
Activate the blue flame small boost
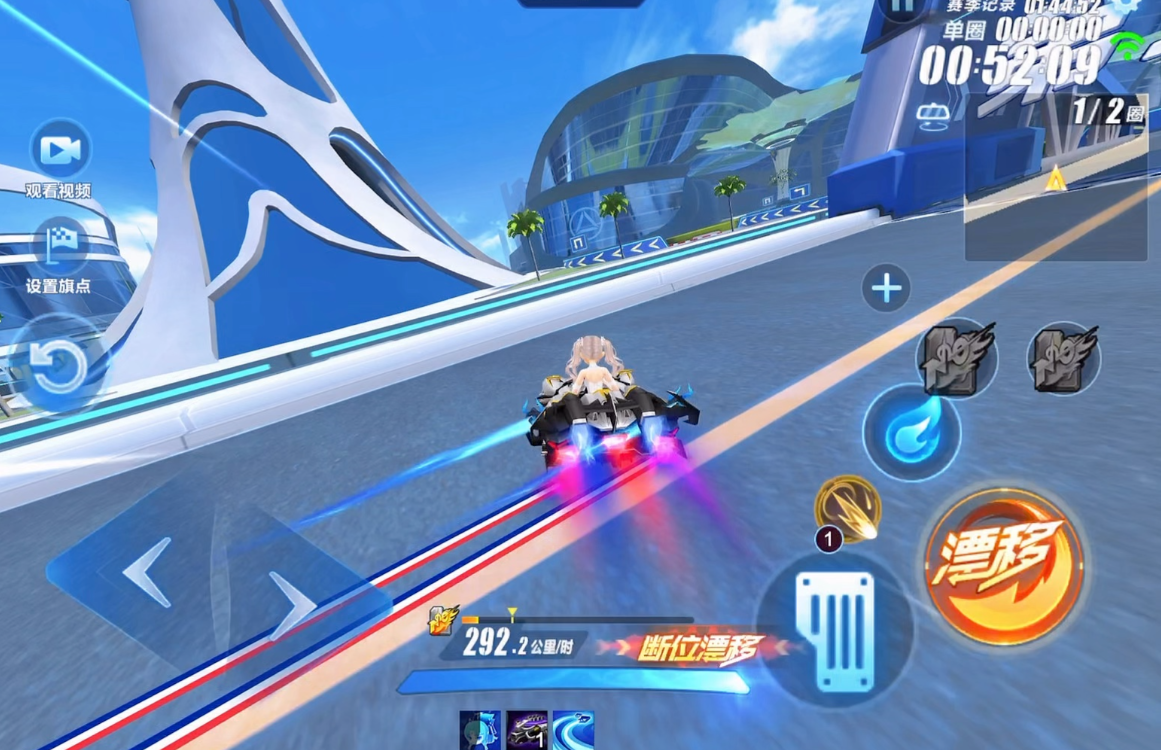click(911, 432)
